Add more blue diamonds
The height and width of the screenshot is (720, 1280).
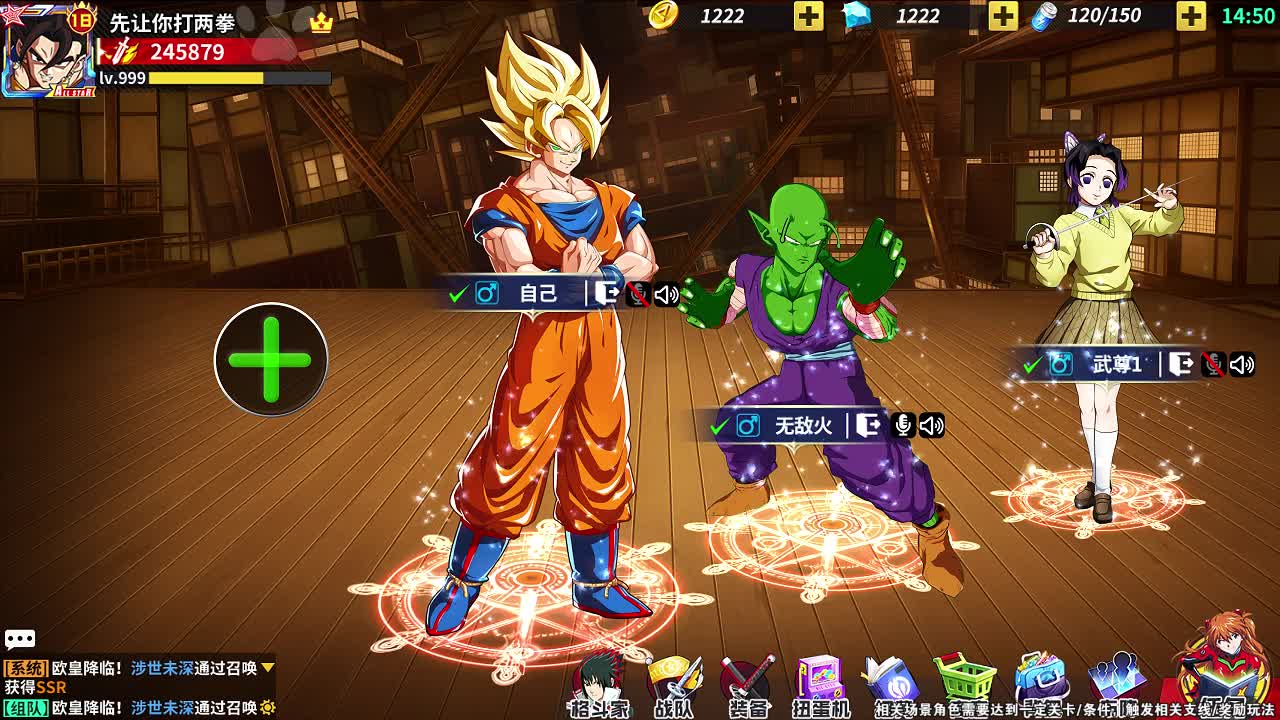point(1003,16)
